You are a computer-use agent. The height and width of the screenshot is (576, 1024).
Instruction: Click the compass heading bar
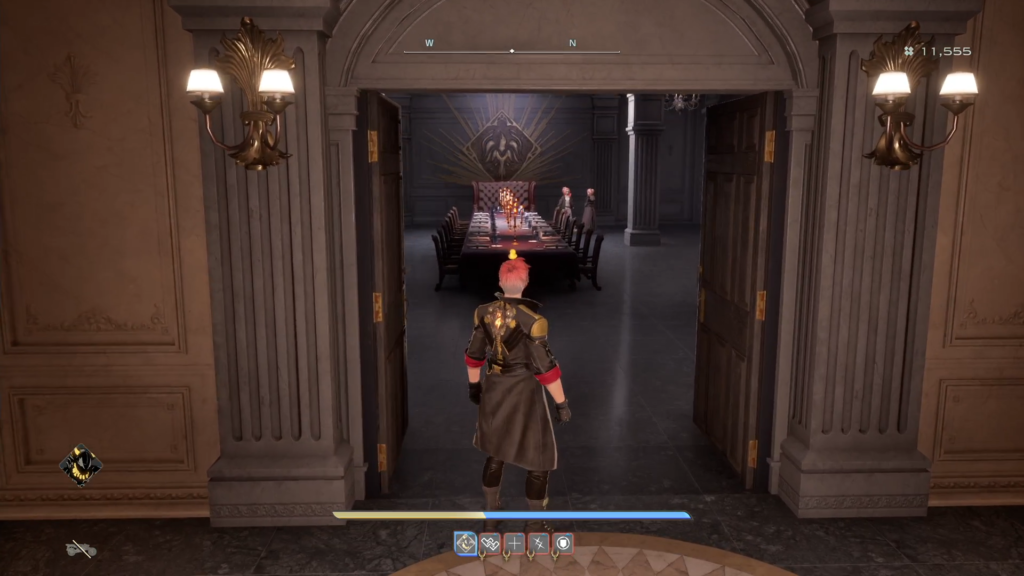tap(511, 49)
